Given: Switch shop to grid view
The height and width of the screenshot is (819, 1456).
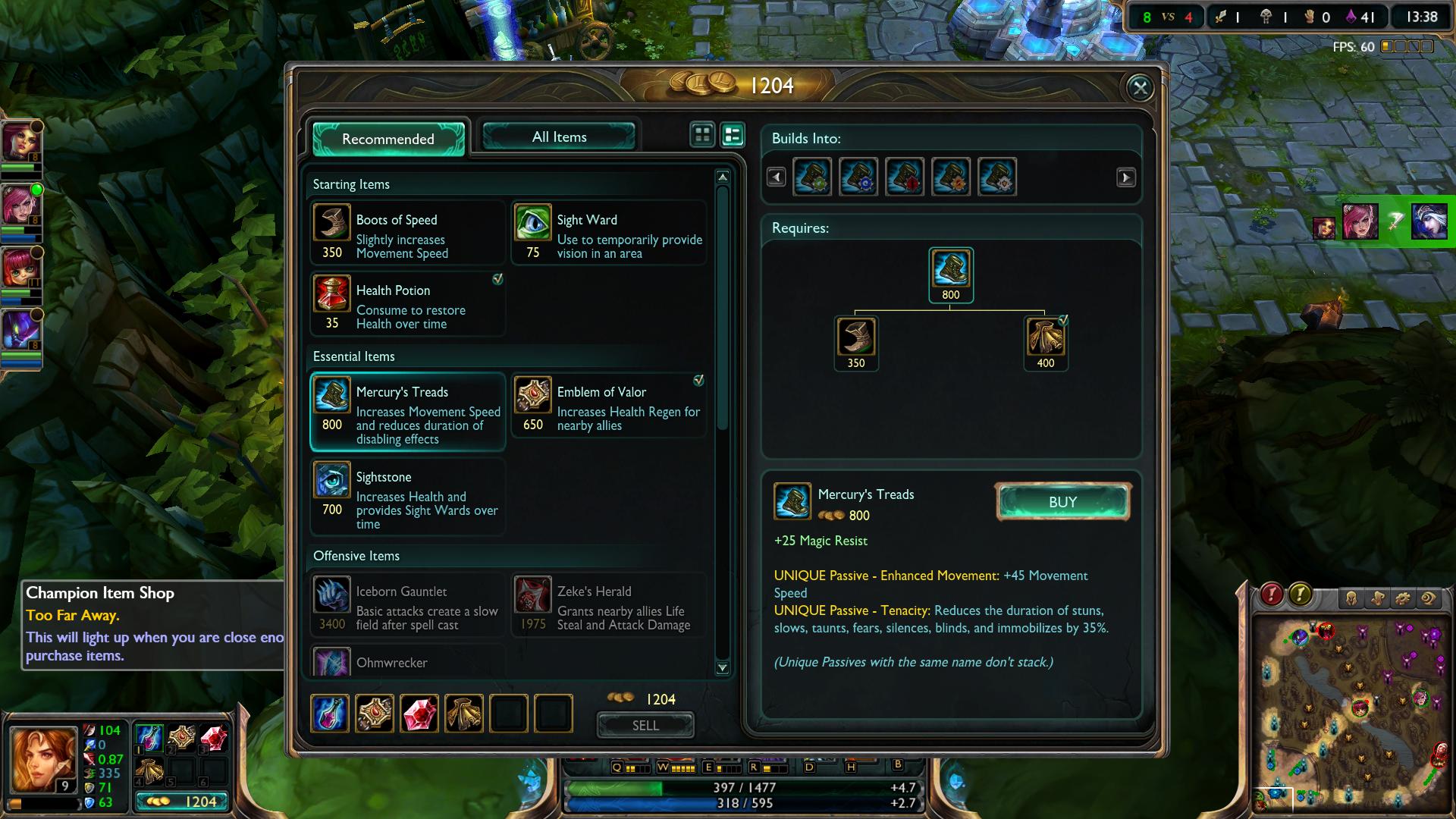Looking at the screenshot, I should pyautogui.click(x=702, y=135).
